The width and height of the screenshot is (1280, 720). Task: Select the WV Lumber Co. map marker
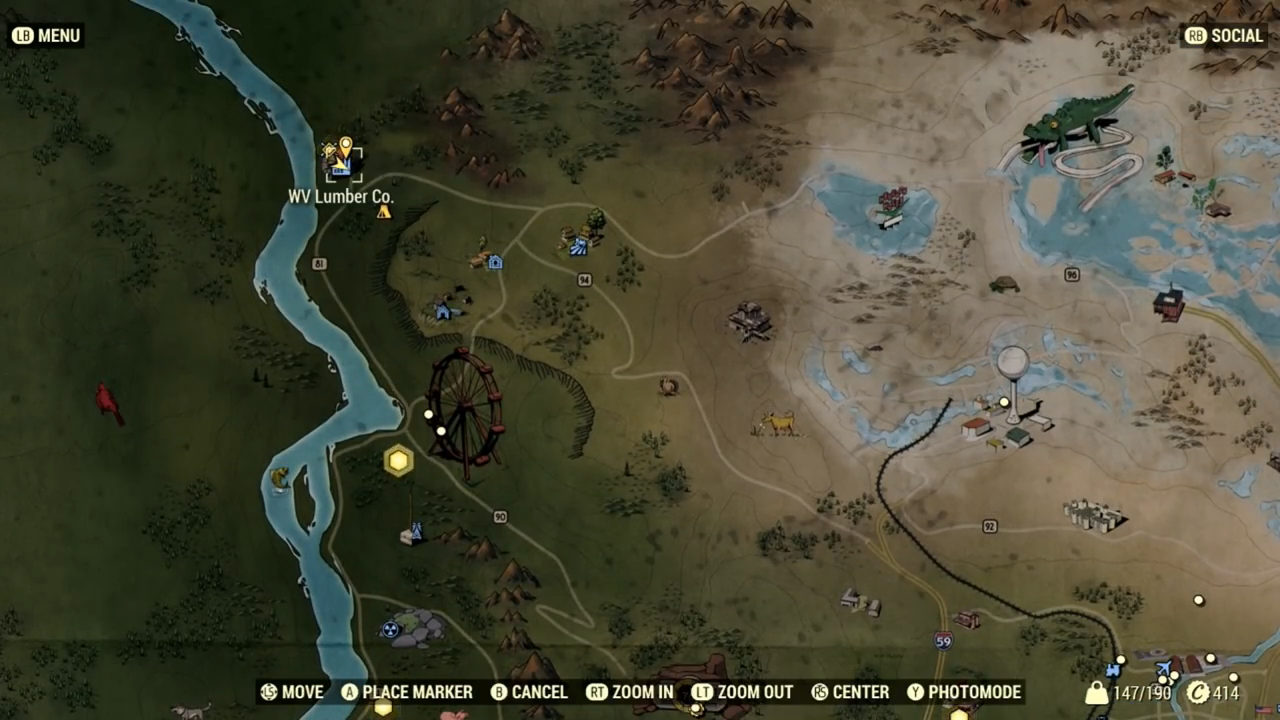[x=342, y=160]
